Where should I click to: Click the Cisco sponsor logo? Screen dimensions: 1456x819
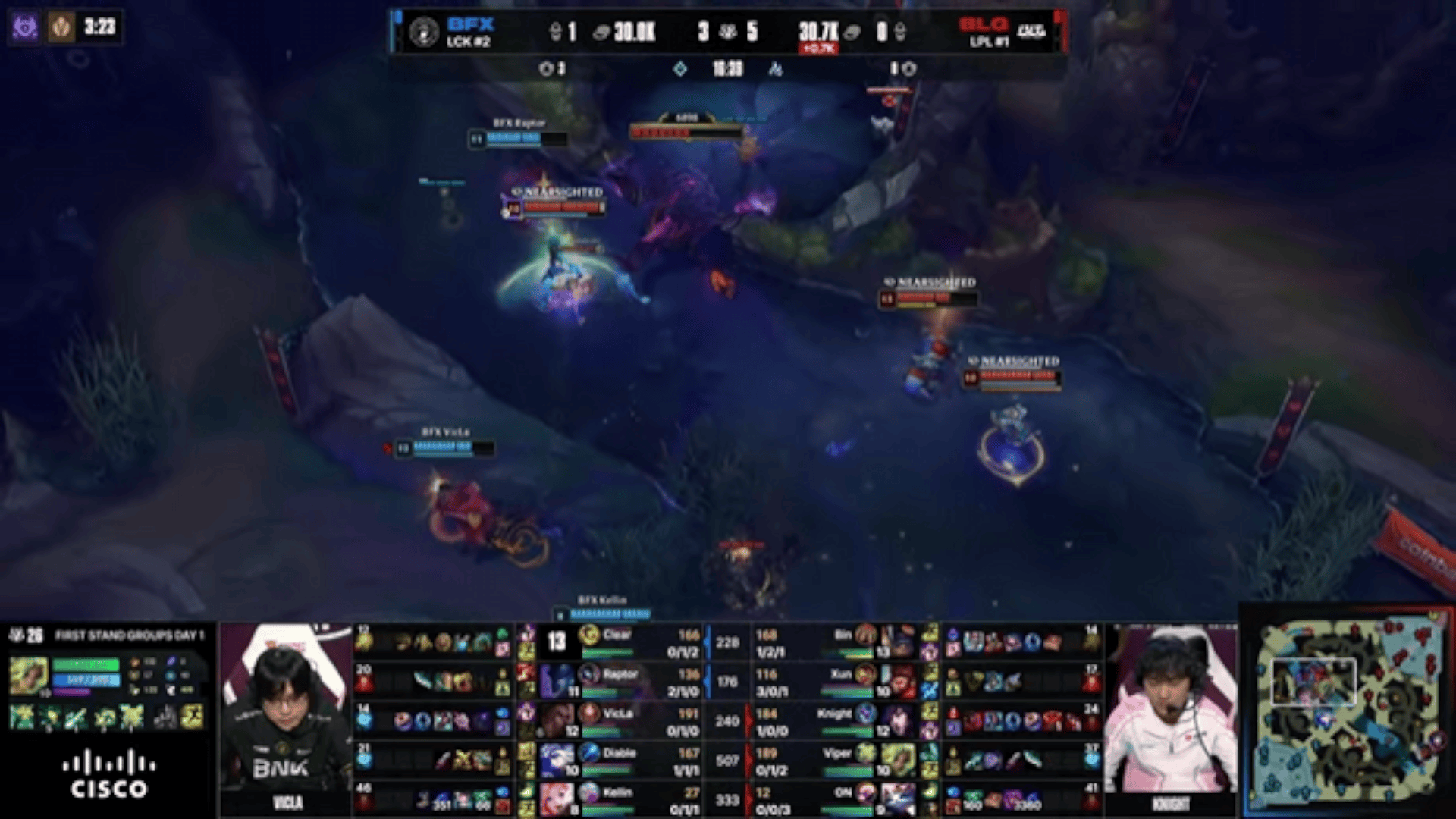point(109,773)
